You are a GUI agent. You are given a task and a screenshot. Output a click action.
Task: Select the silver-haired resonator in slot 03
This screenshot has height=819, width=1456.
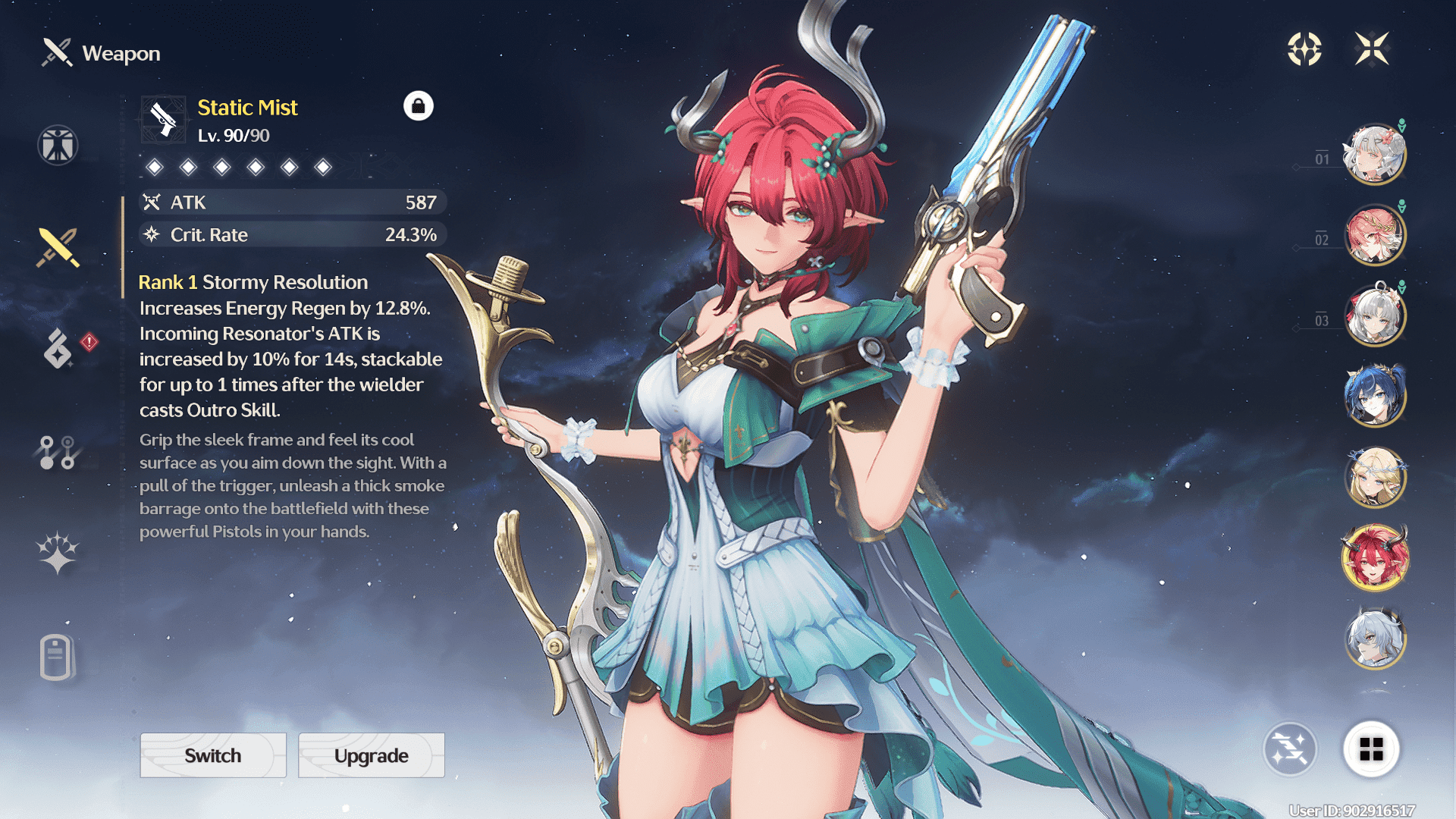click(x=1374, y=315)
